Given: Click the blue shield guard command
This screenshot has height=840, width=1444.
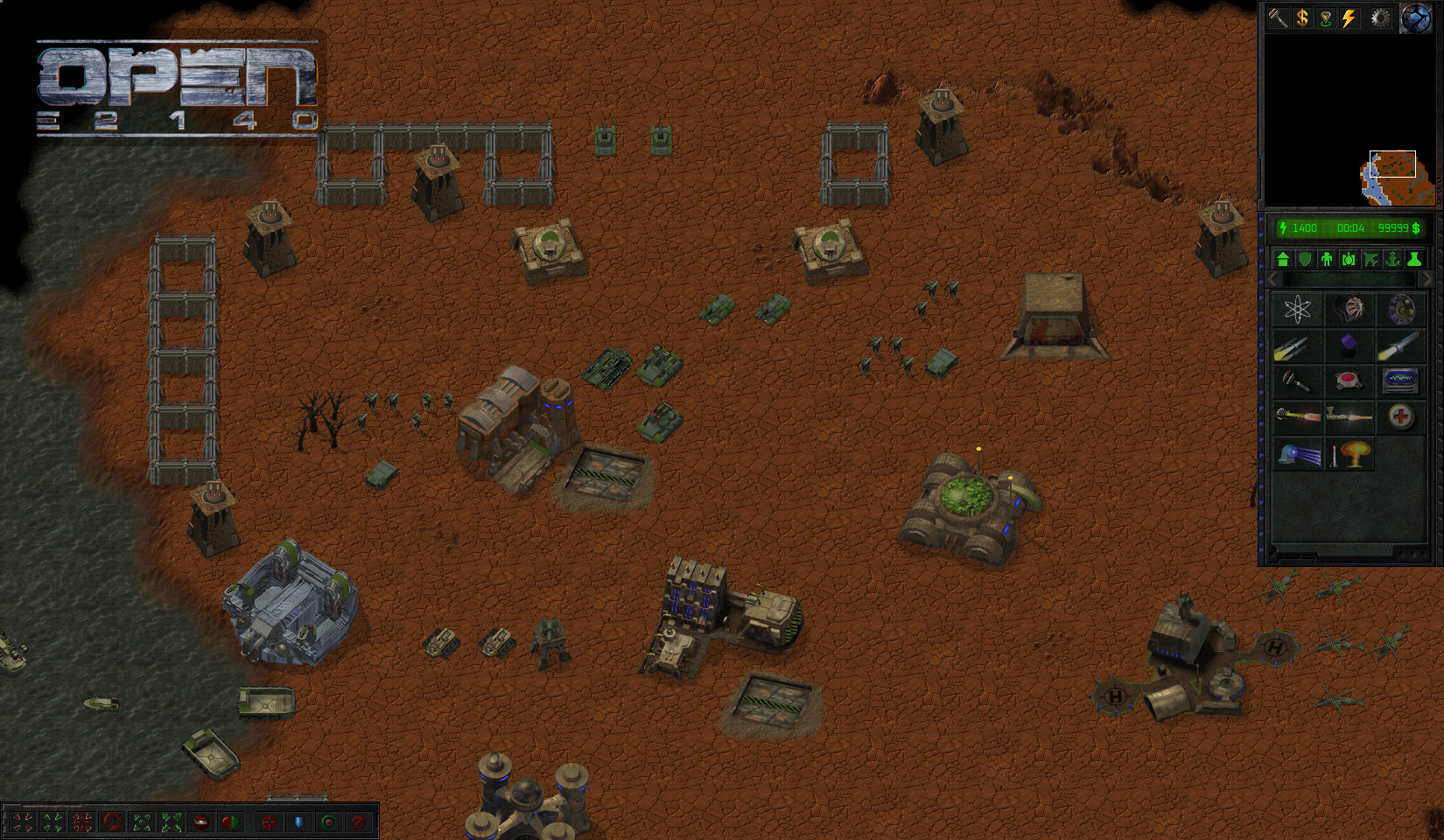Looking at the screenshot, I should pyautogui.click(x=298, y=822).
